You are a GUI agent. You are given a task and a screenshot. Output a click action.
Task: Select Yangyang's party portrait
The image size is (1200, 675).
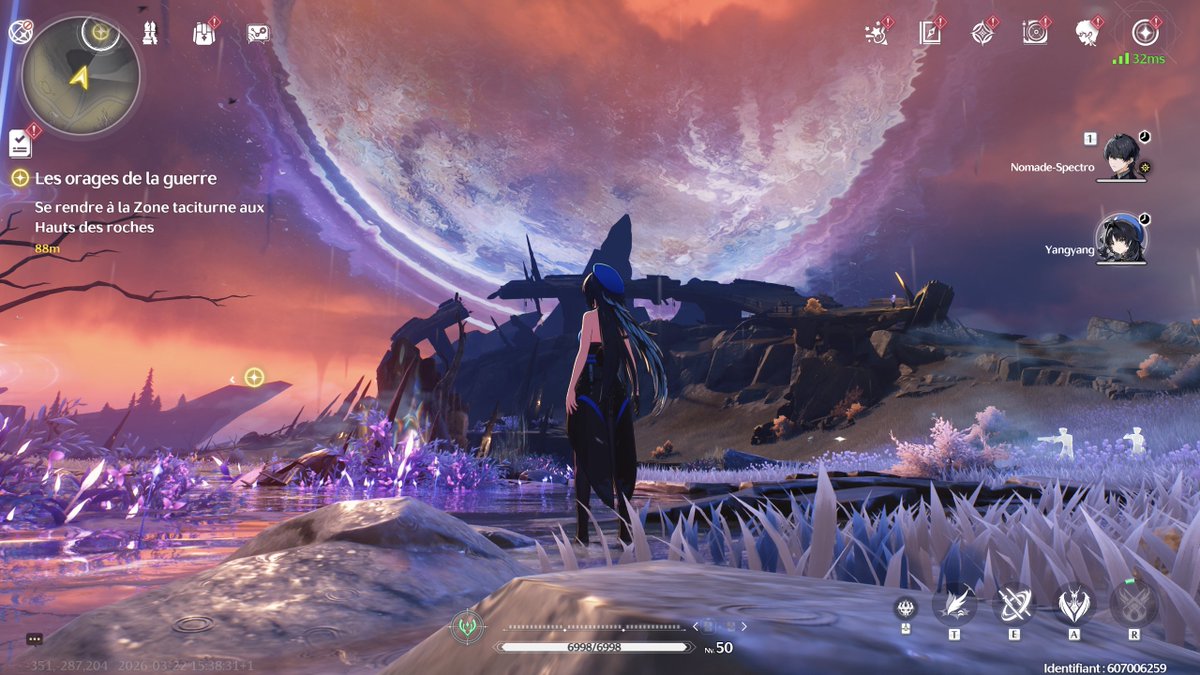click(1120, 239)
